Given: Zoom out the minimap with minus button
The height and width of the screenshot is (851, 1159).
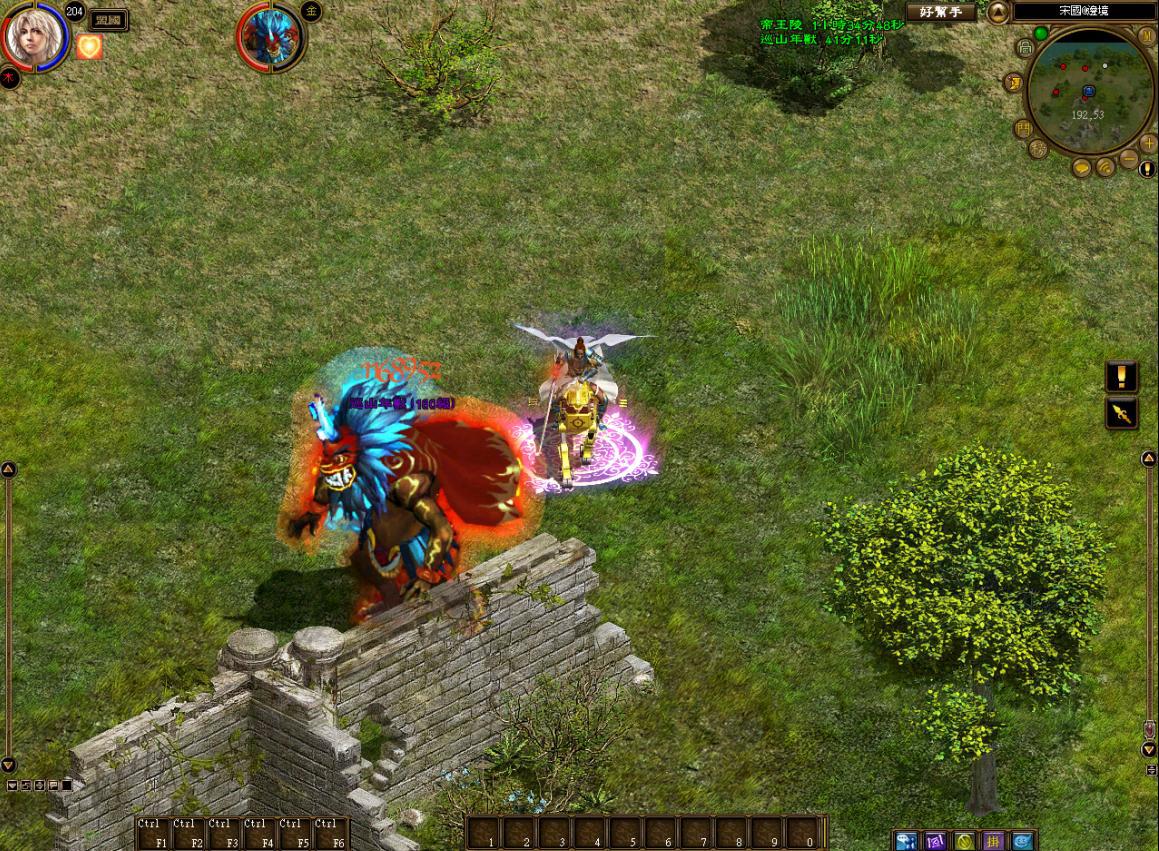Looking at the screenshot, I should click(1128, 158).
